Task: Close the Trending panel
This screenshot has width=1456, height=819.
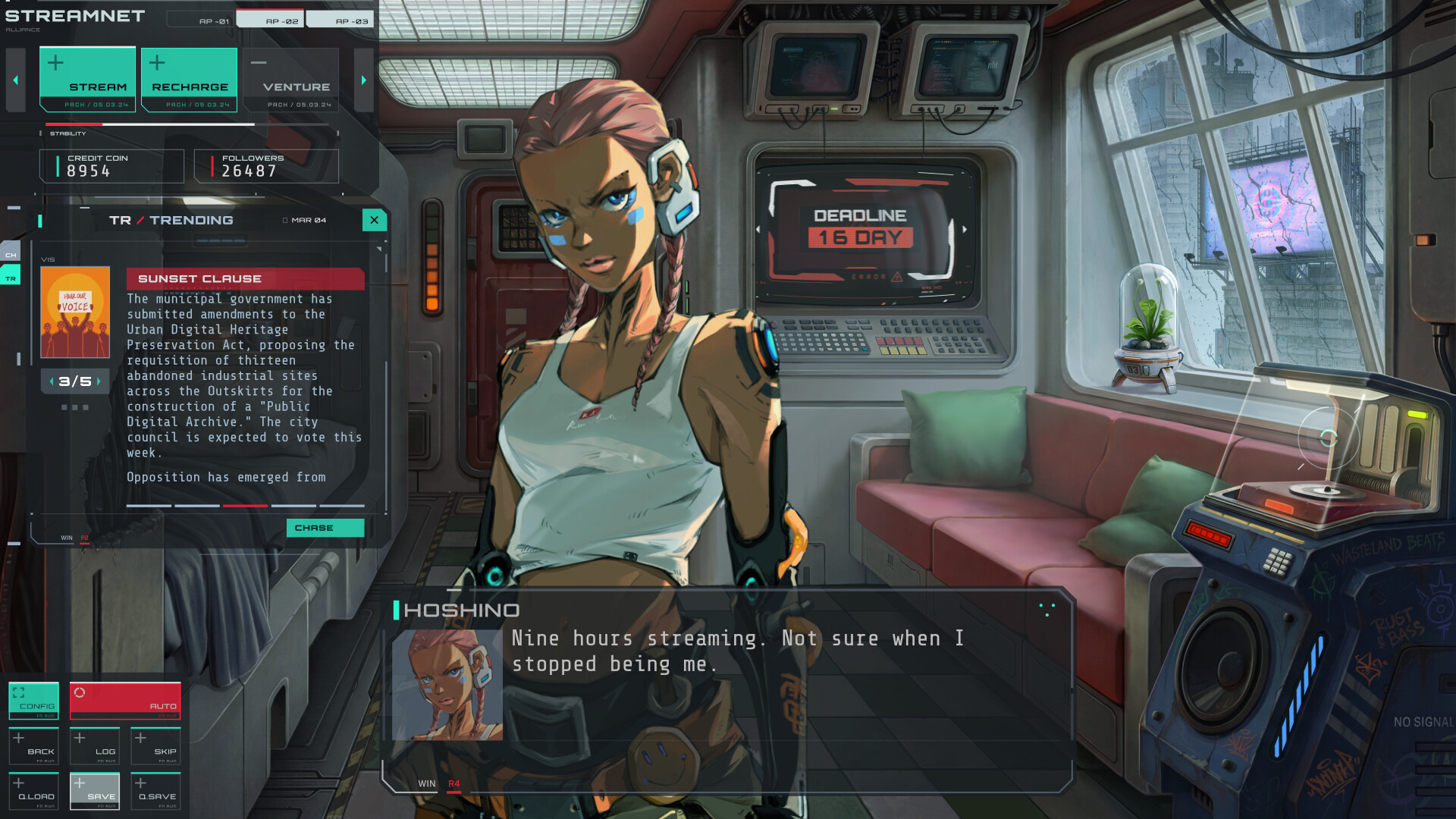Action: (x=374, y=220)
